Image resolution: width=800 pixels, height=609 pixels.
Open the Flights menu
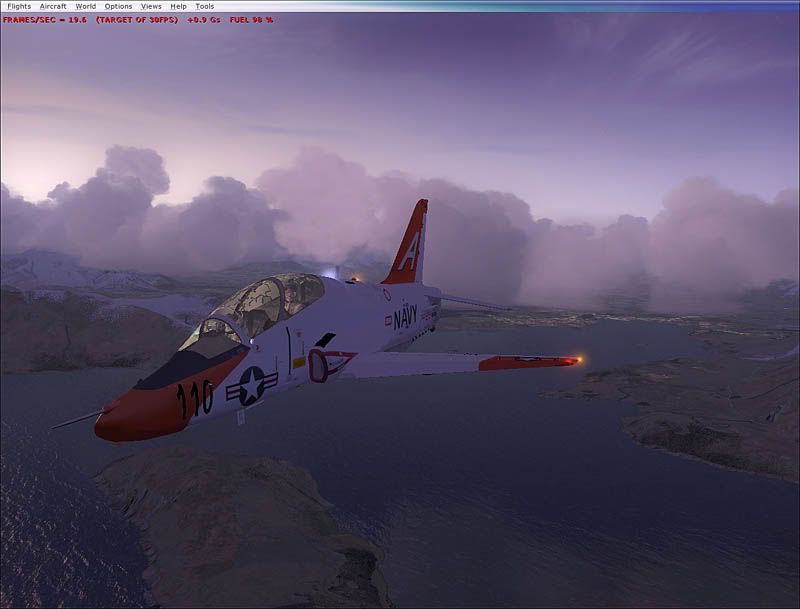coord(18,6)
